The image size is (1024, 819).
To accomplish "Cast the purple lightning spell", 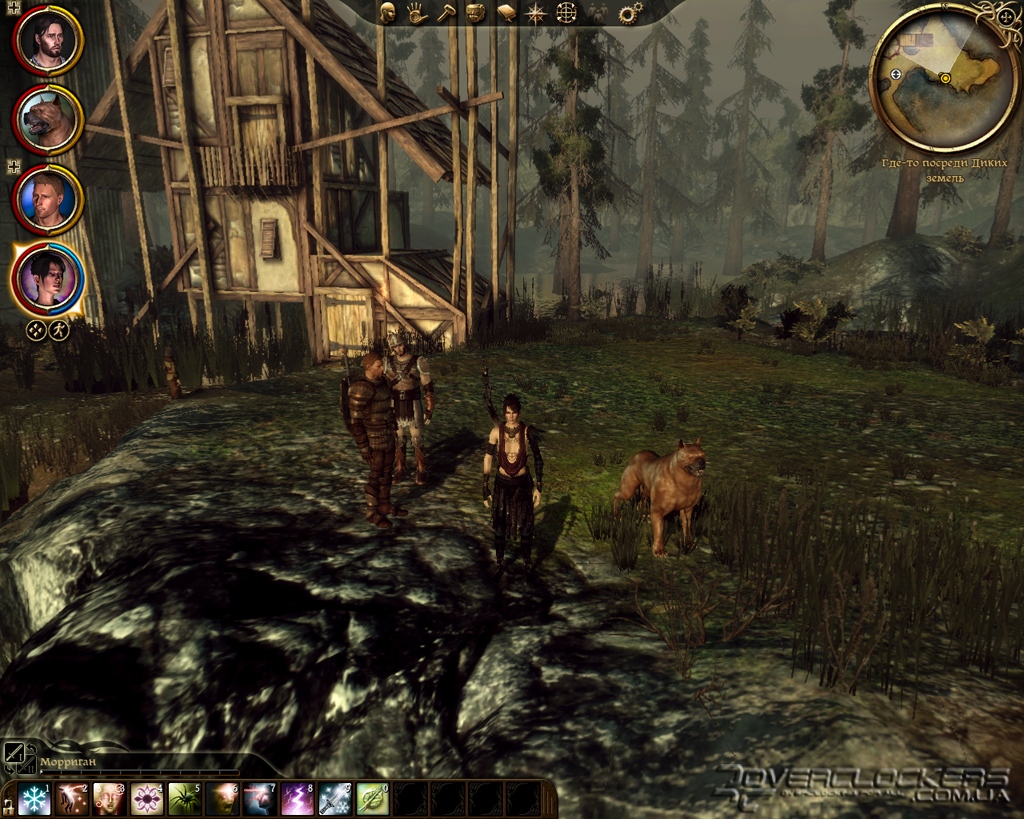I will [x=298, y=798].
